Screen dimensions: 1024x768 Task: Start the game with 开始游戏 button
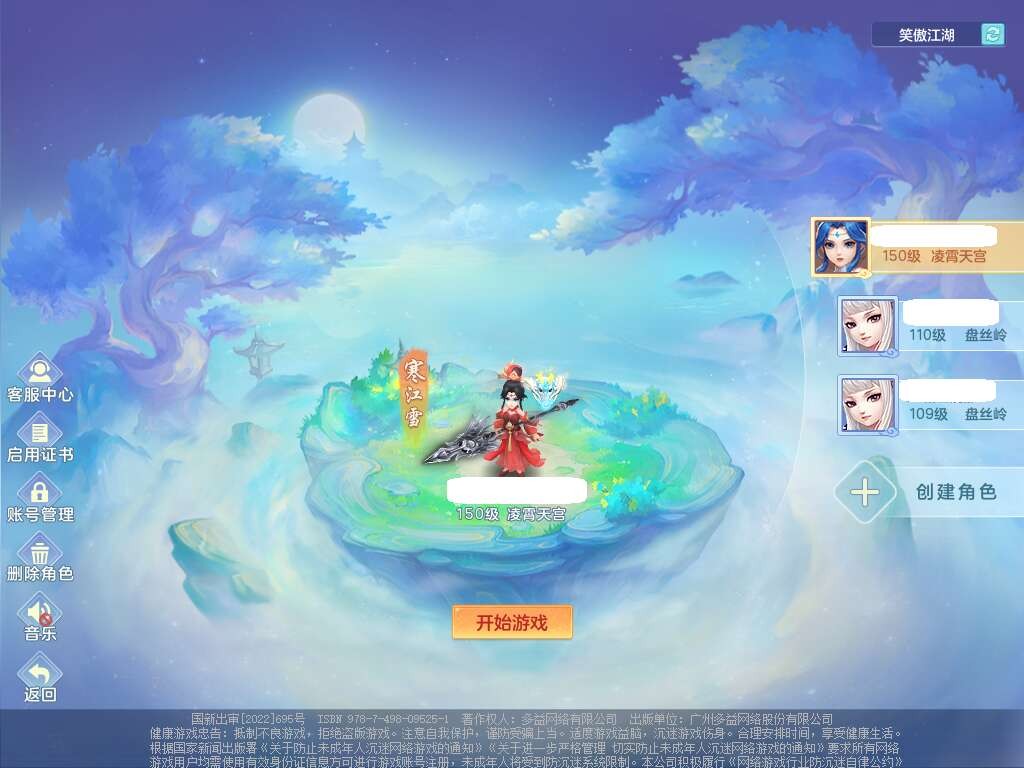point(512,622)
